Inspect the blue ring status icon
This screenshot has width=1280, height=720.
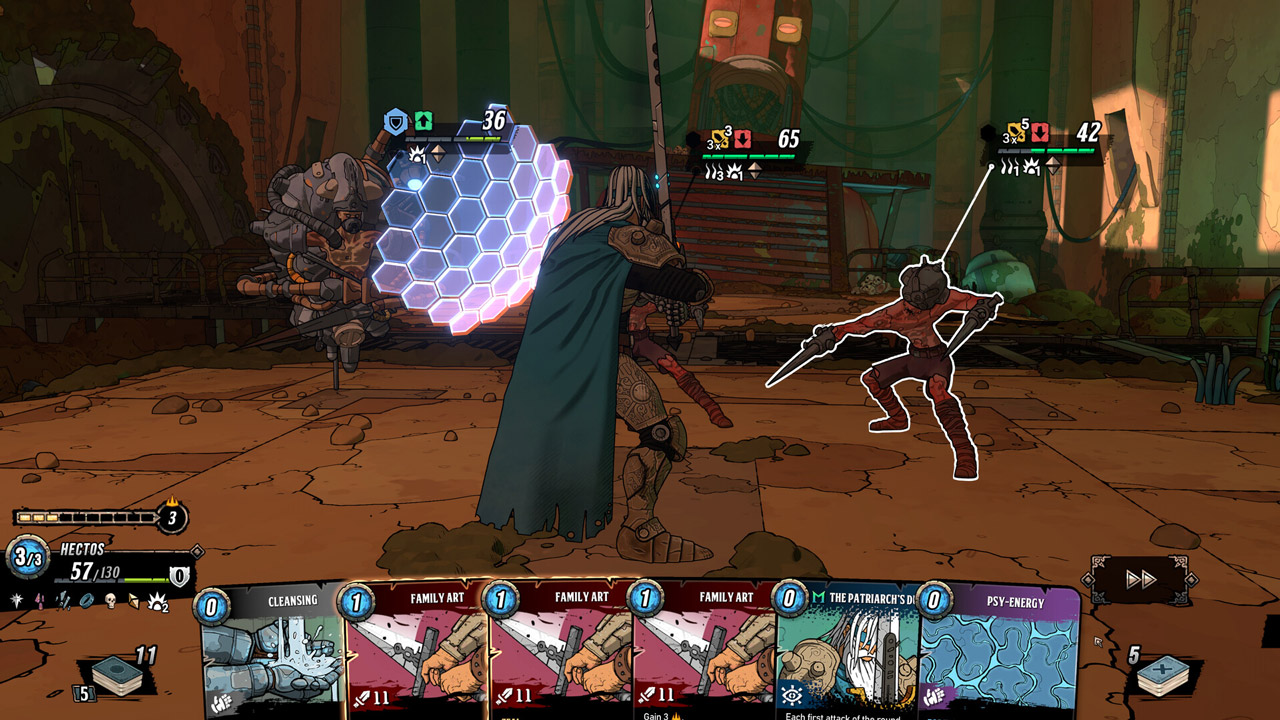[x=87, y=600]
